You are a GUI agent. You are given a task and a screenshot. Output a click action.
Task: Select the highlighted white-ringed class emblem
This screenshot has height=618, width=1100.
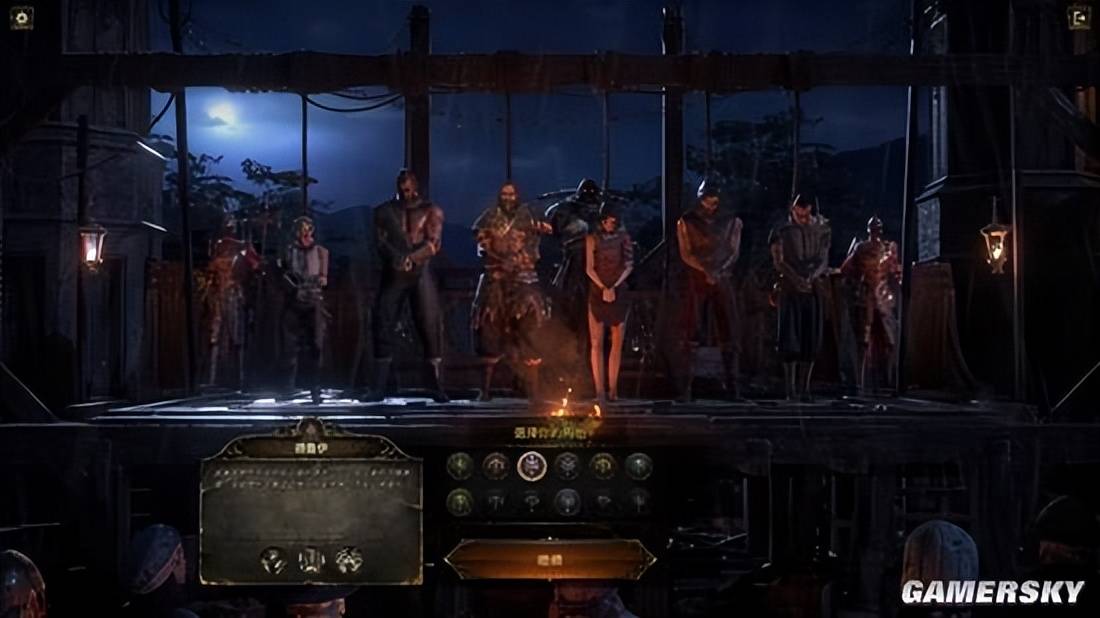[531, 466]
